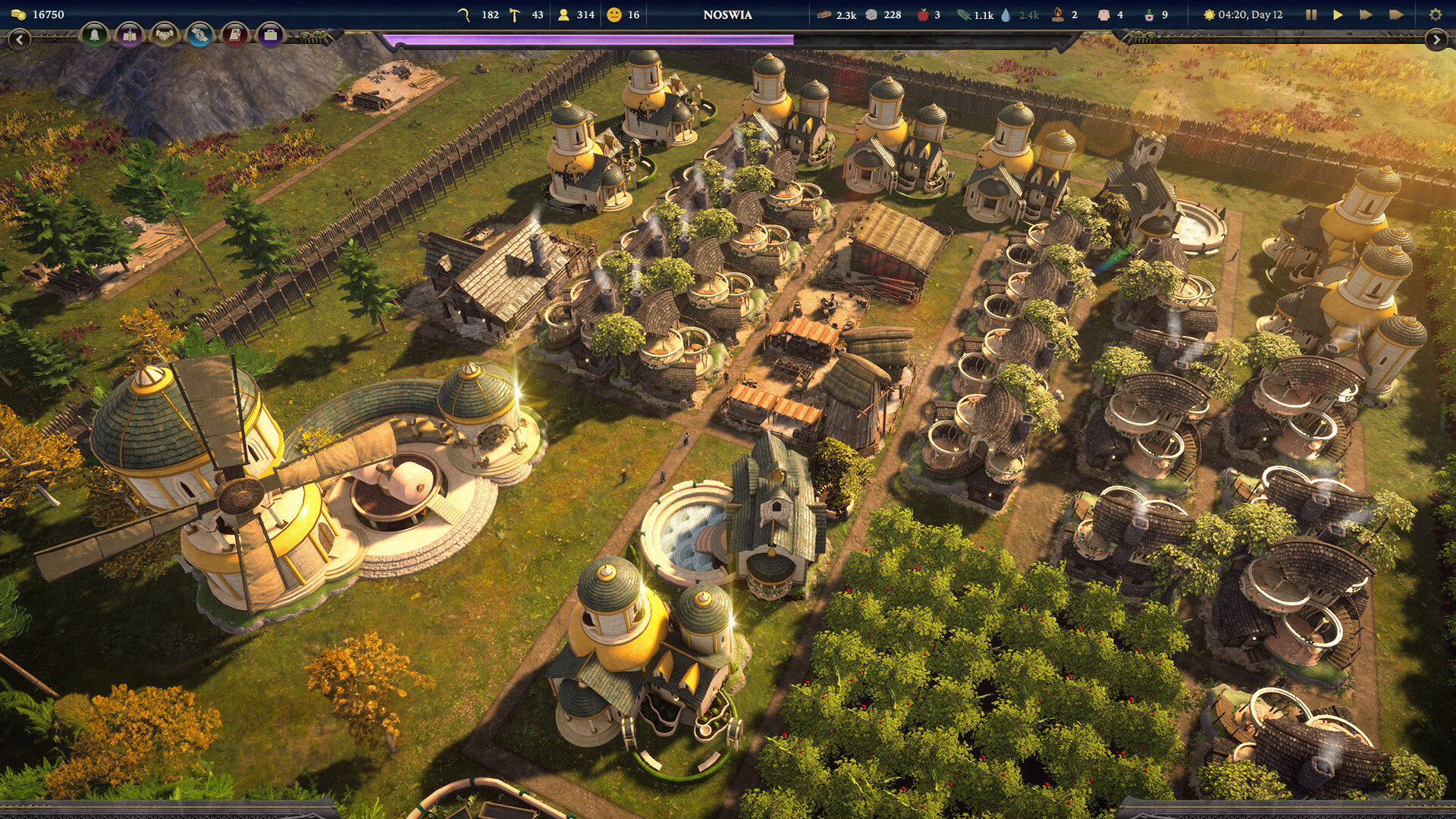
Task: Toggle normal play speed
Action: pyautogui.click(x=1338, y=14)
